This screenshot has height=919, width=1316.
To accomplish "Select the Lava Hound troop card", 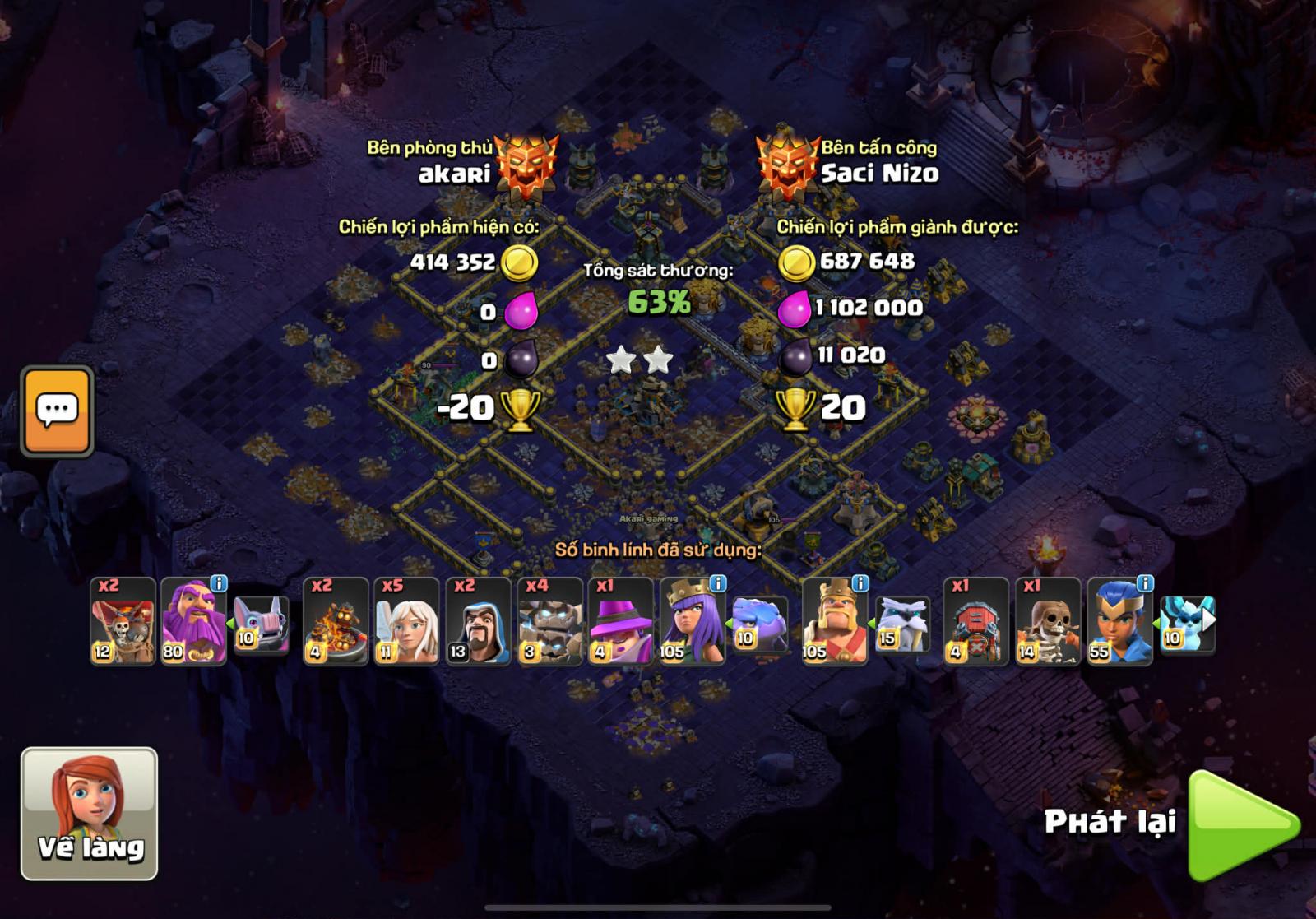I will [336, 621].
